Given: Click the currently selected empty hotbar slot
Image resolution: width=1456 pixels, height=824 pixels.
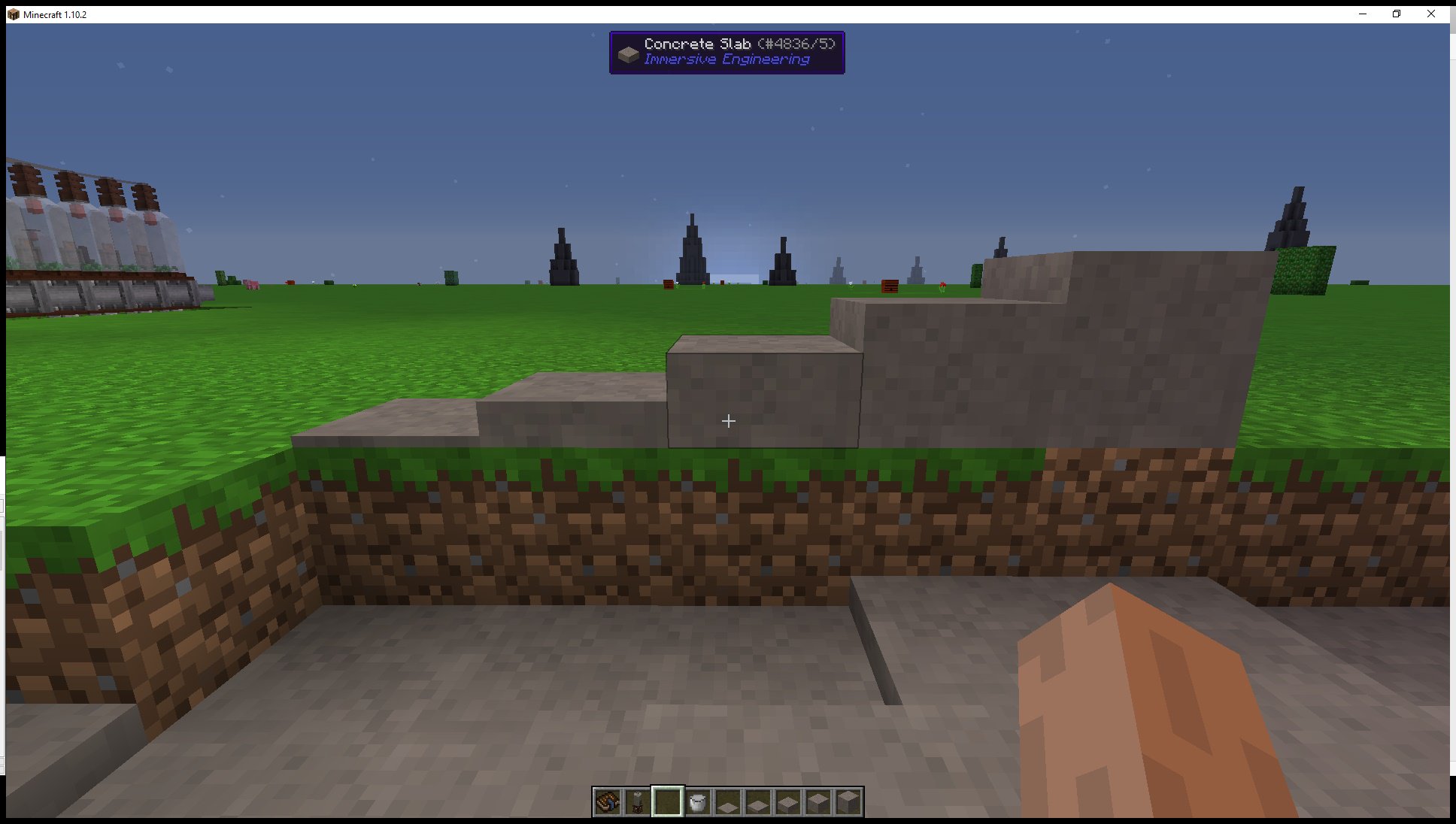Looking at the screenshot, I should tap(668, 803).
